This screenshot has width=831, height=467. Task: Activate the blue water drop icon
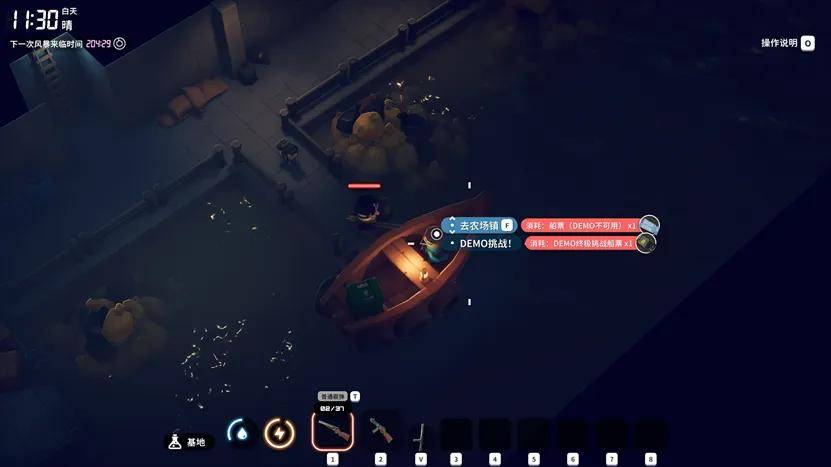(240, 432)
